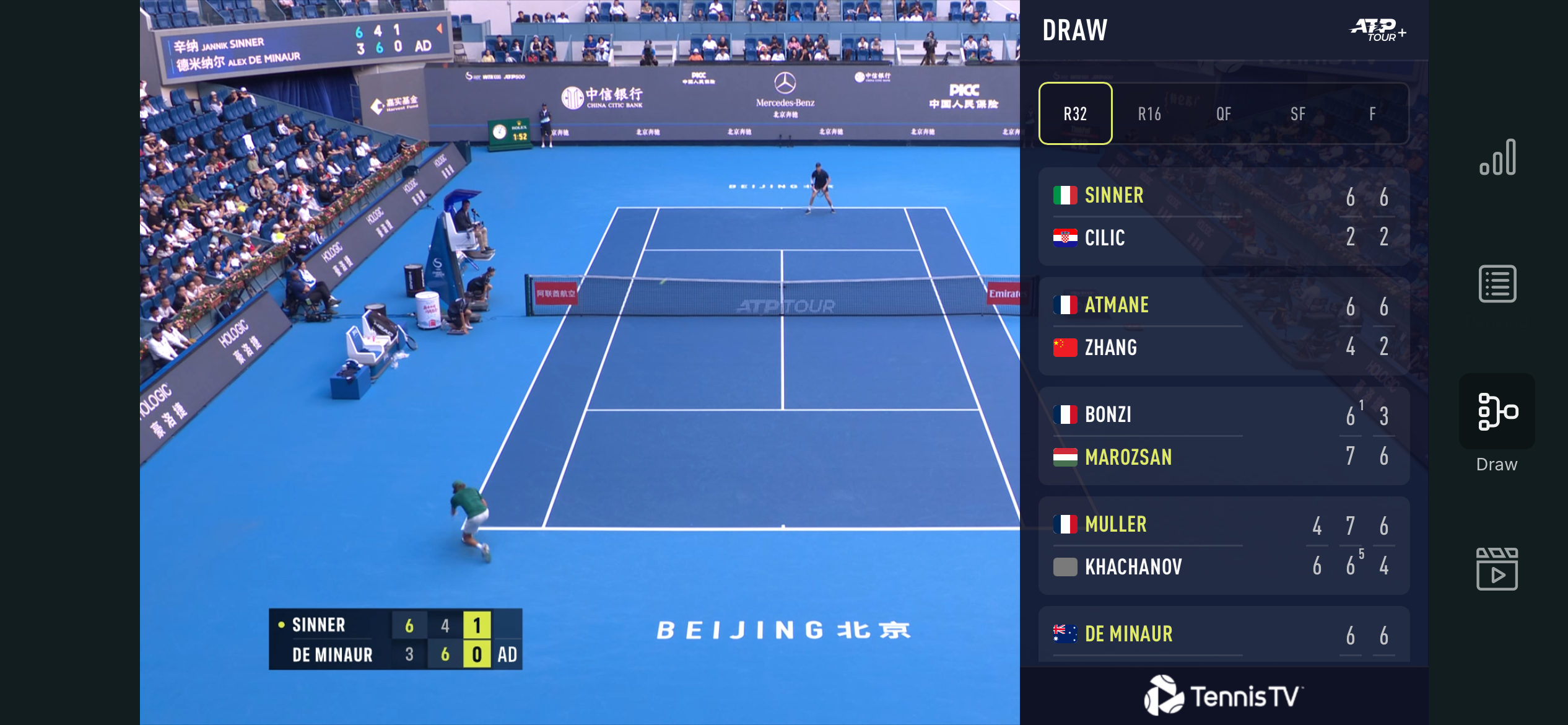Viewport: 1568px width, 725px height.
Task: Select the Bonzi vs Marozsan match card
Action: [1224, 436]
